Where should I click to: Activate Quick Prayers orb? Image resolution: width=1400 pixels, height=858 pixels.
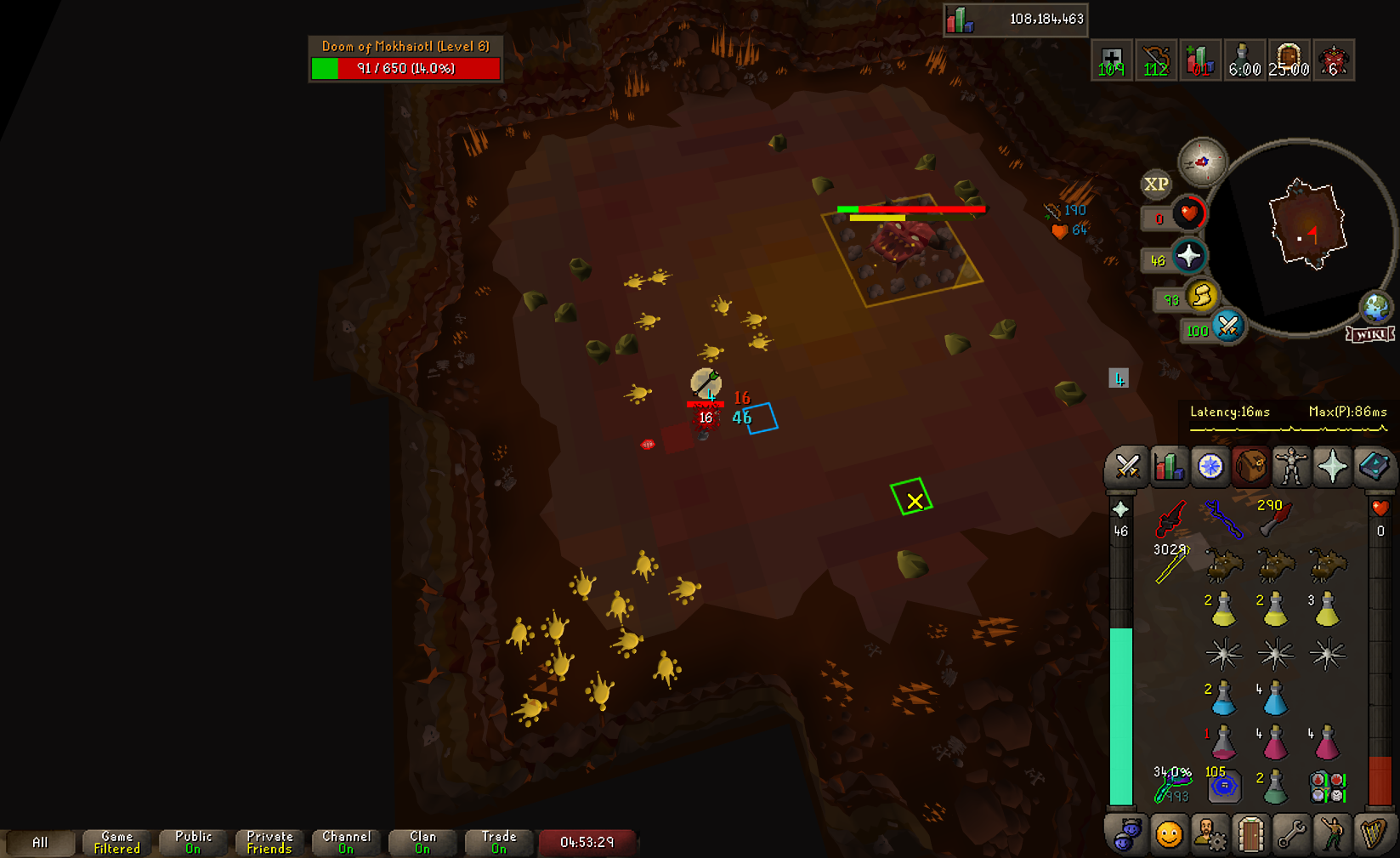point(1188,256)
